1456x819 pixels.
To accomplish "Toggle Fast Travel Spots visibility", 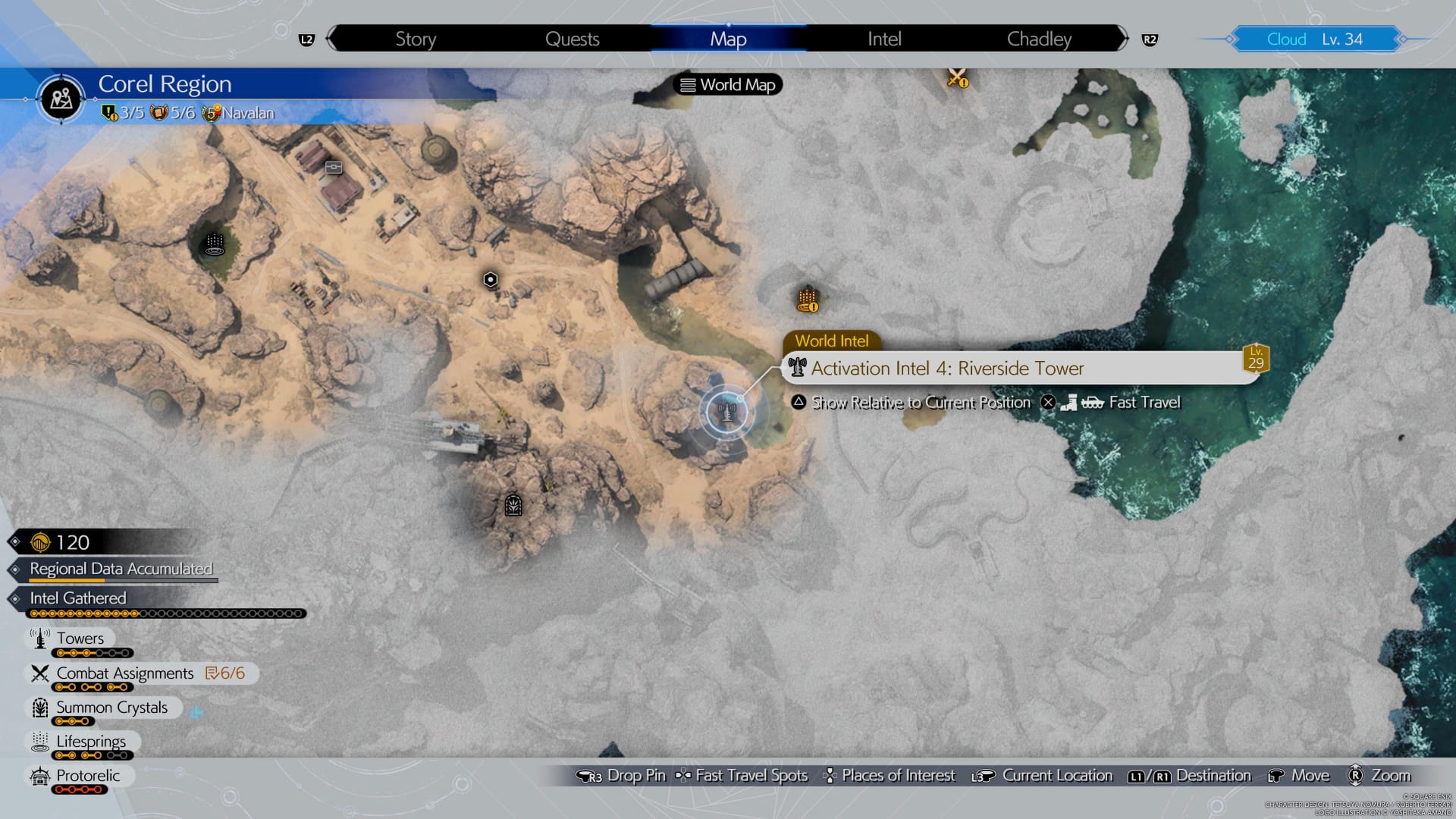I will 739,775.
